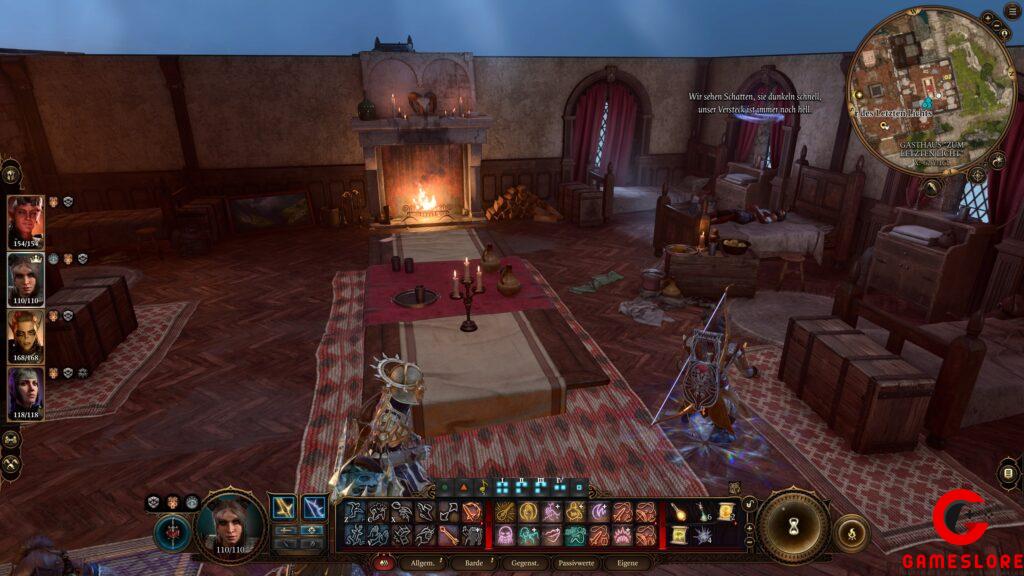Click the hourglass end turn button

coord(794,525)
